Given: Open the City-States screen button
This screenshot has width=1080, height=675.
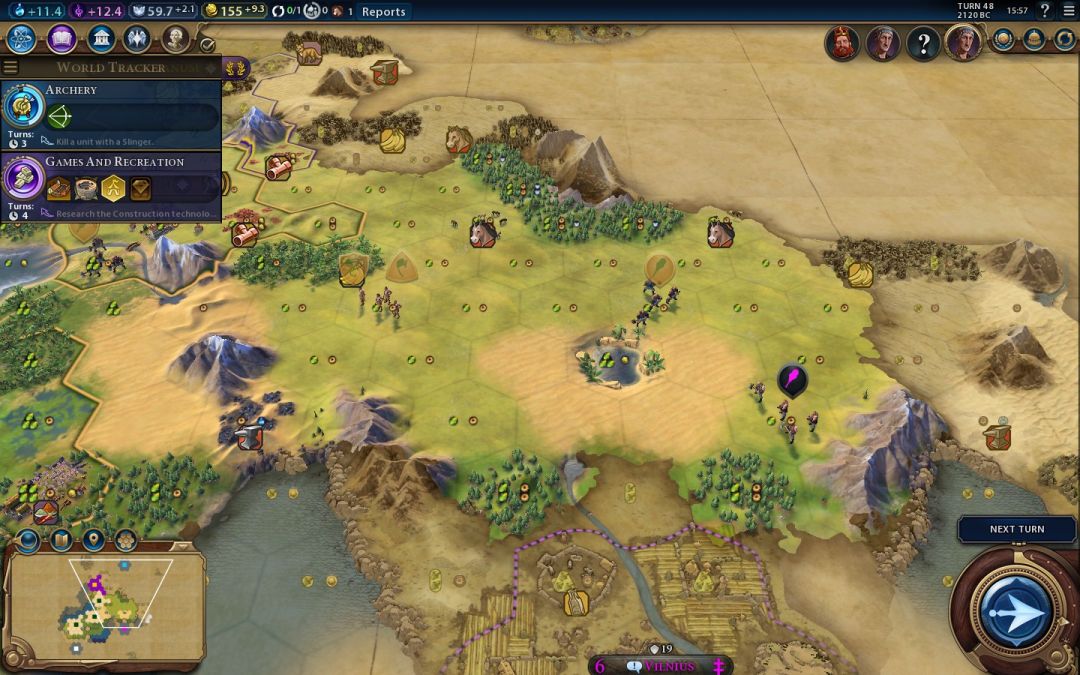Looking at the screenshot, I should (1034, 40).
